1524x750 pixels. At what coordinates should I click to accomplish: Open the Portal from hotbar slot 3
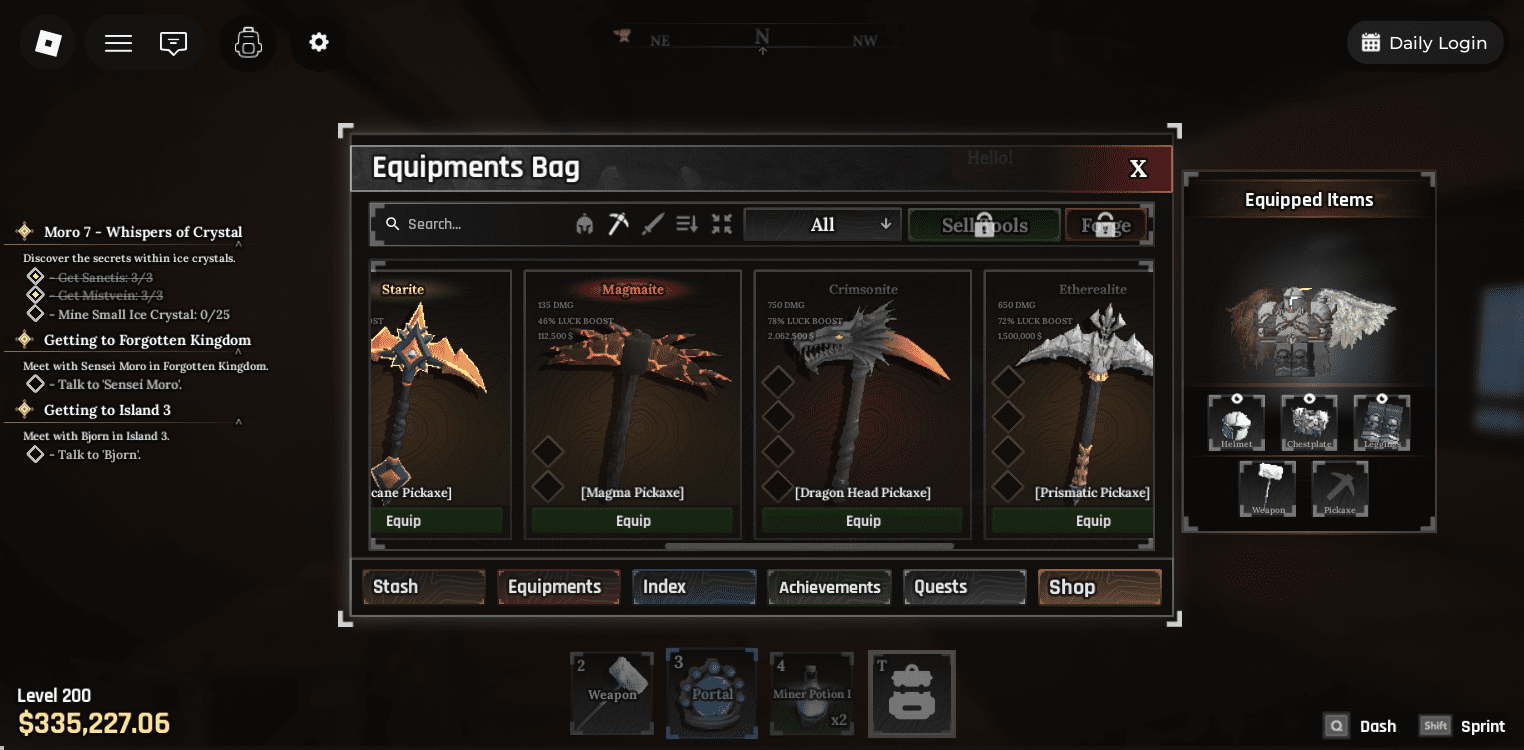pyautogui.click(x=711, y=693)
